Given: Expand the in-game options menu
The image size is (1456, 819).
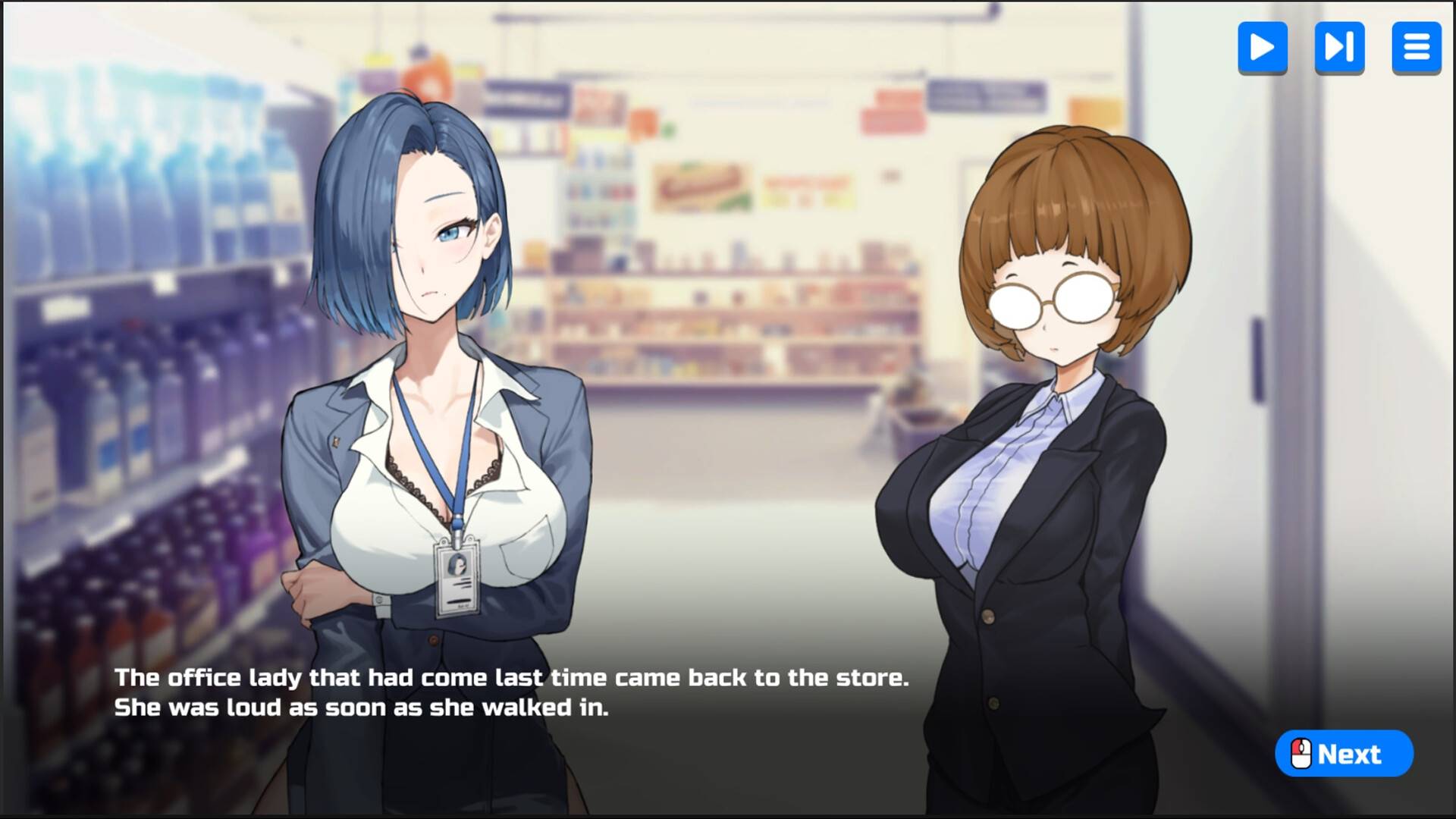Looking at the screenshot, I should [1417, 49].
